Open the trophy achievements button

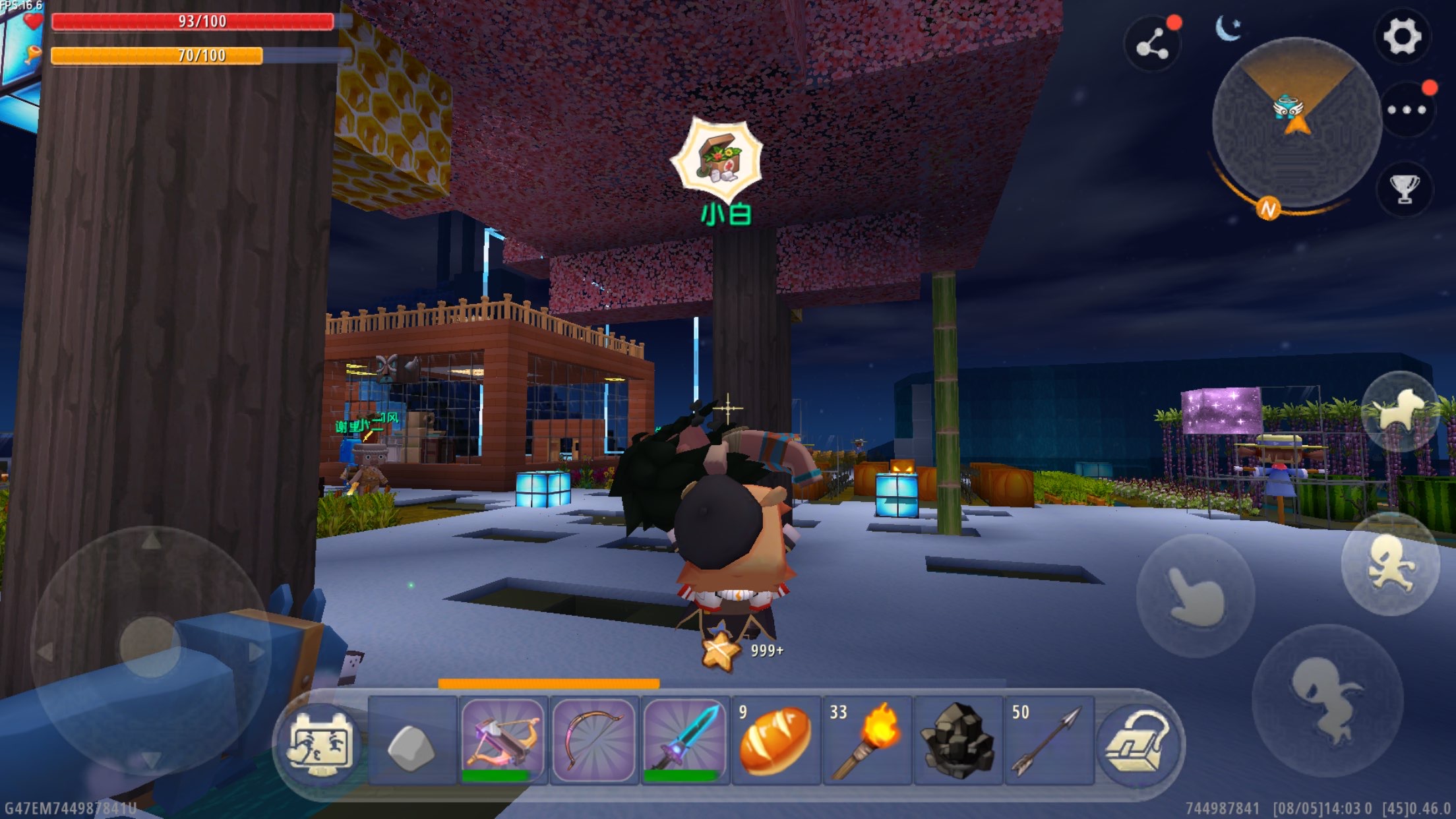tap(1405, 189)
